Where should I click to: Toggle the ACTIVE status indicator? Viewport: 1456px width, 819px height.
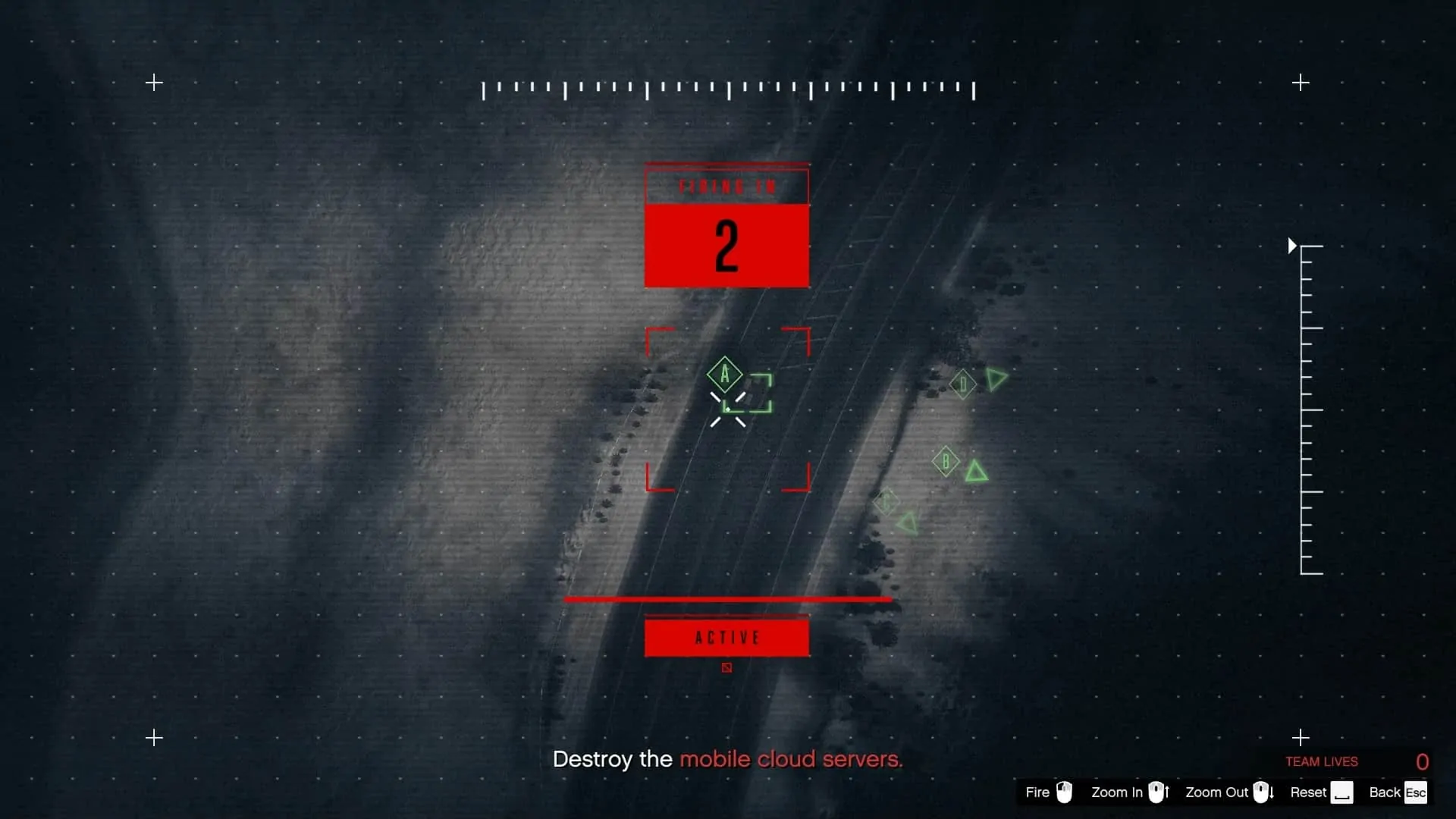tap(726, 638)
